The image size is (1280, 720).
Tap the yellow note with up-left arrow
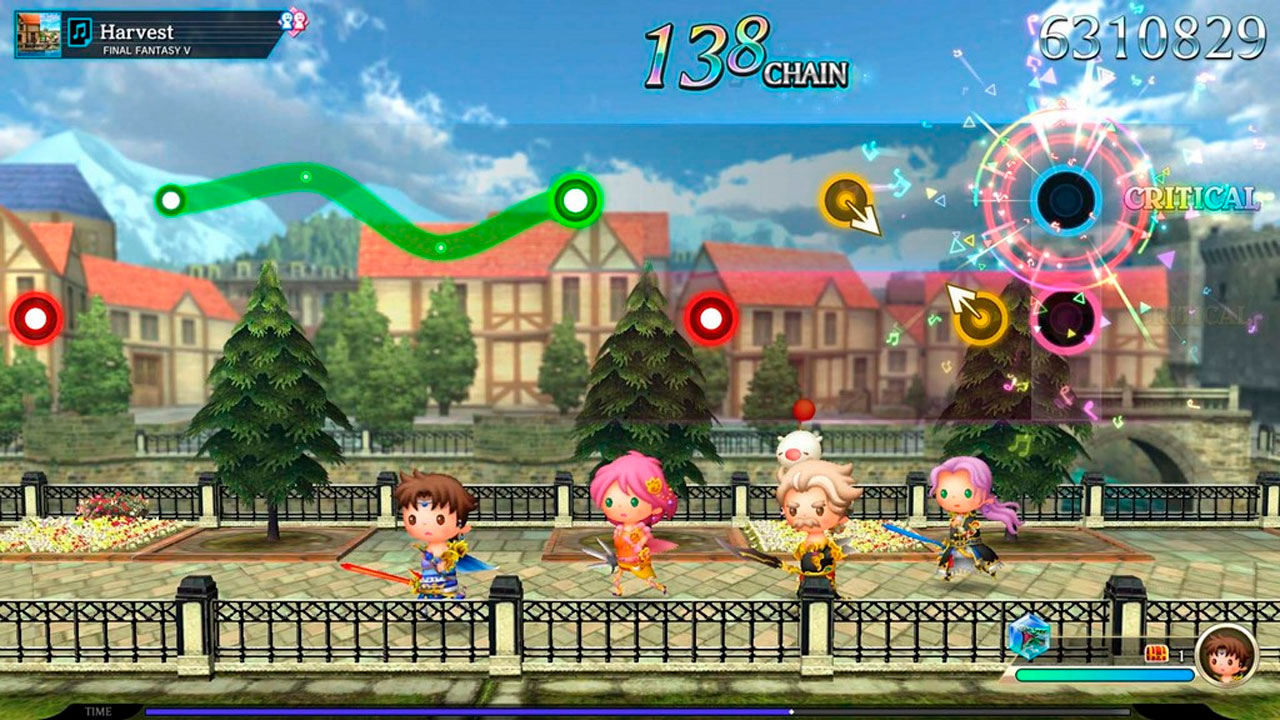[x=980, y=317]
